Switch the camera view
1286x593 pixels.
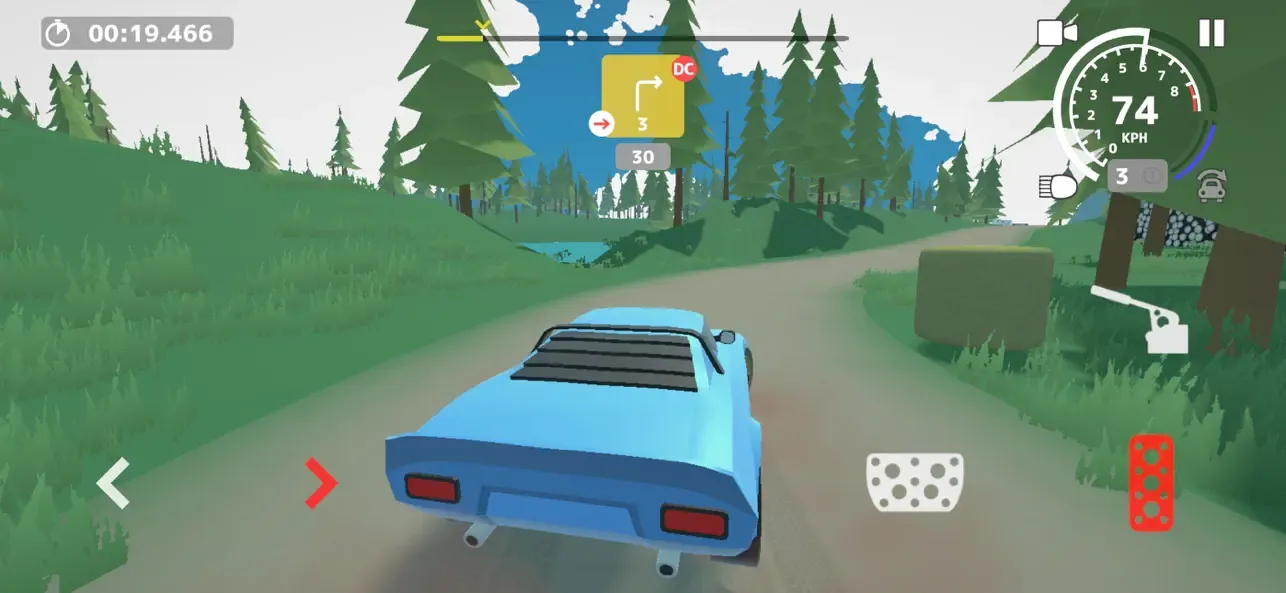(x=1056, y=33)
